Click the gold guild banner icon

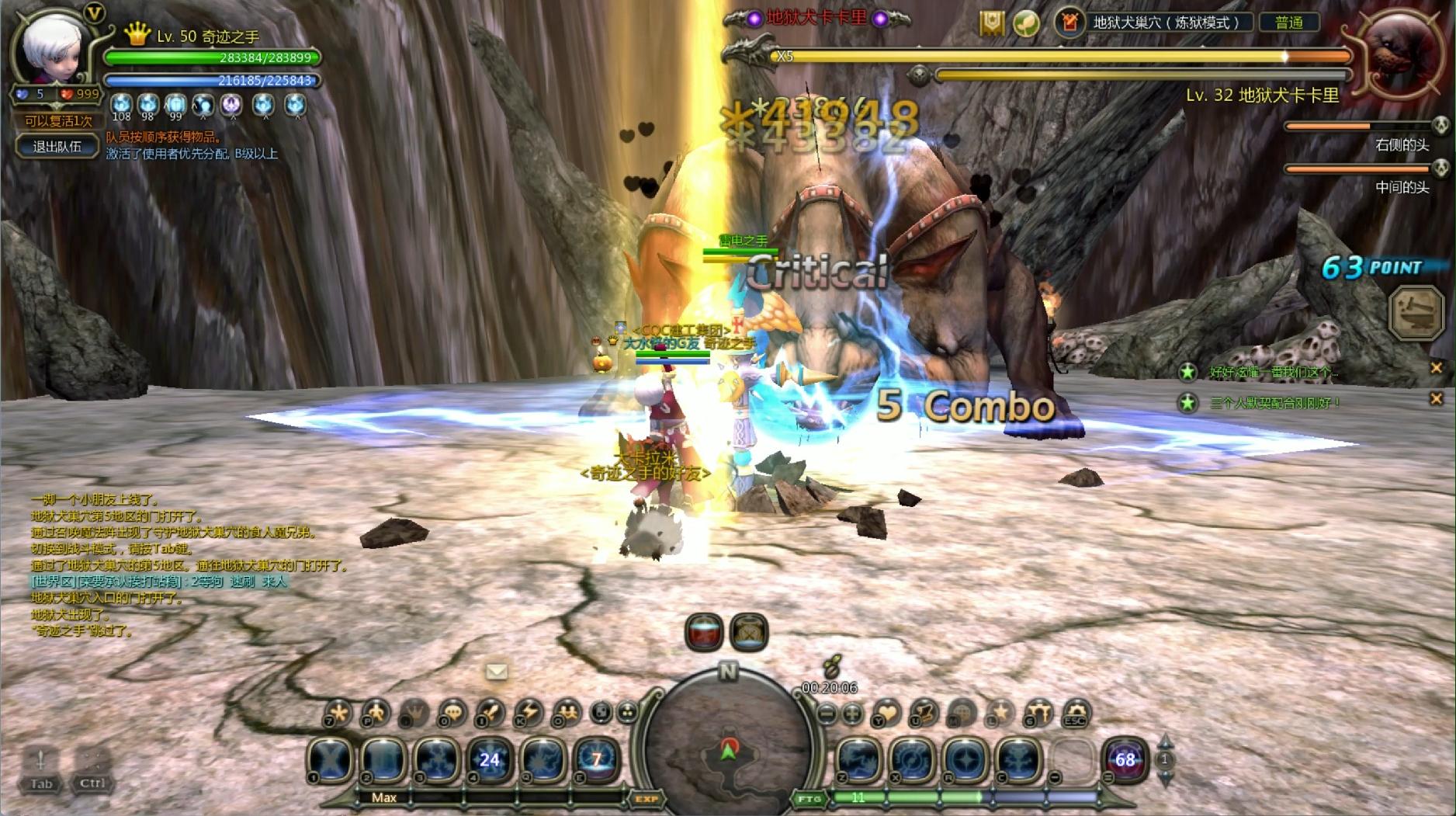991,23
